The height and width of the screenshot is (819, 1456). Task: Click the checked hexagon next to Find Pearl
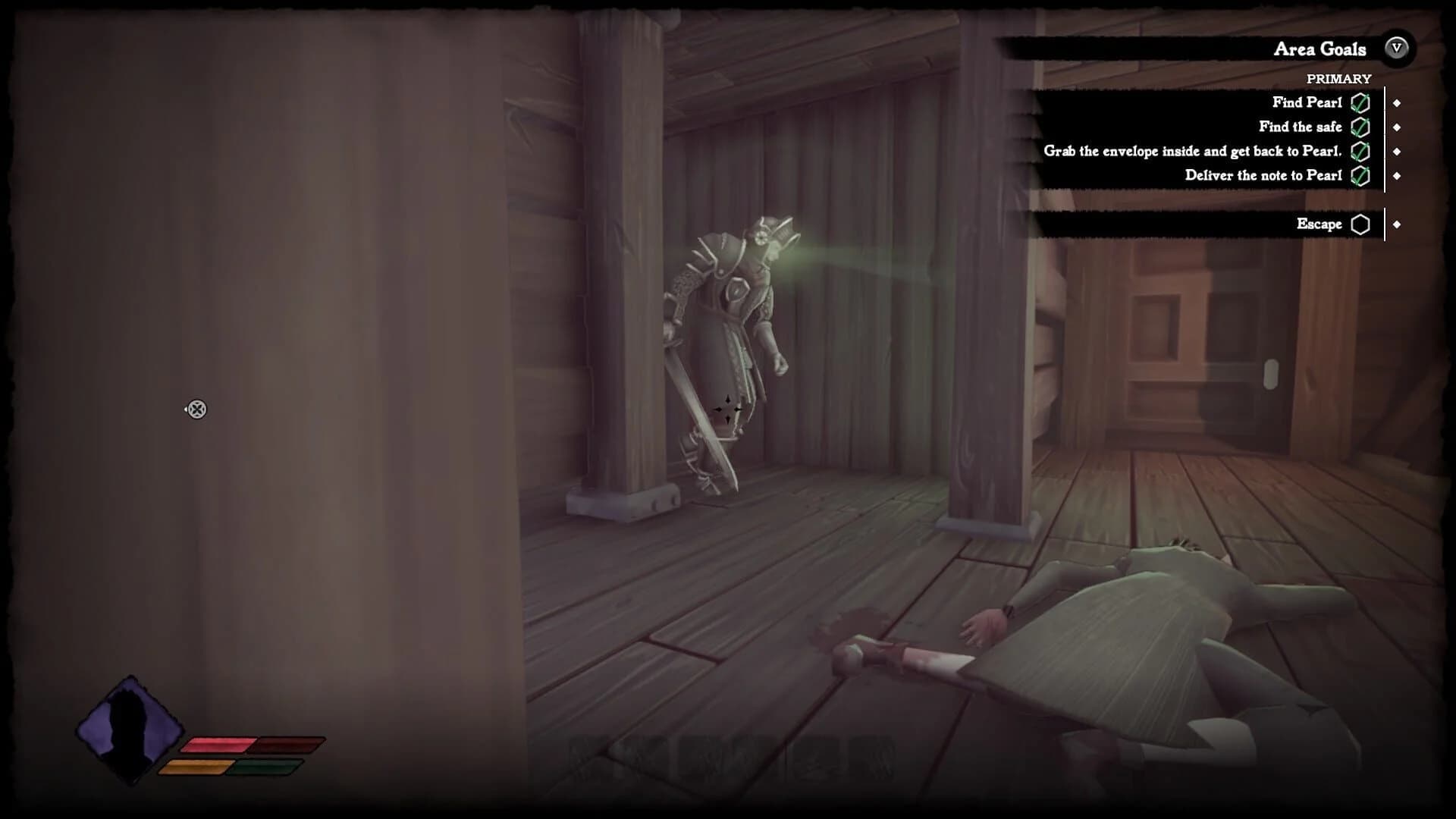point(1360,102)
